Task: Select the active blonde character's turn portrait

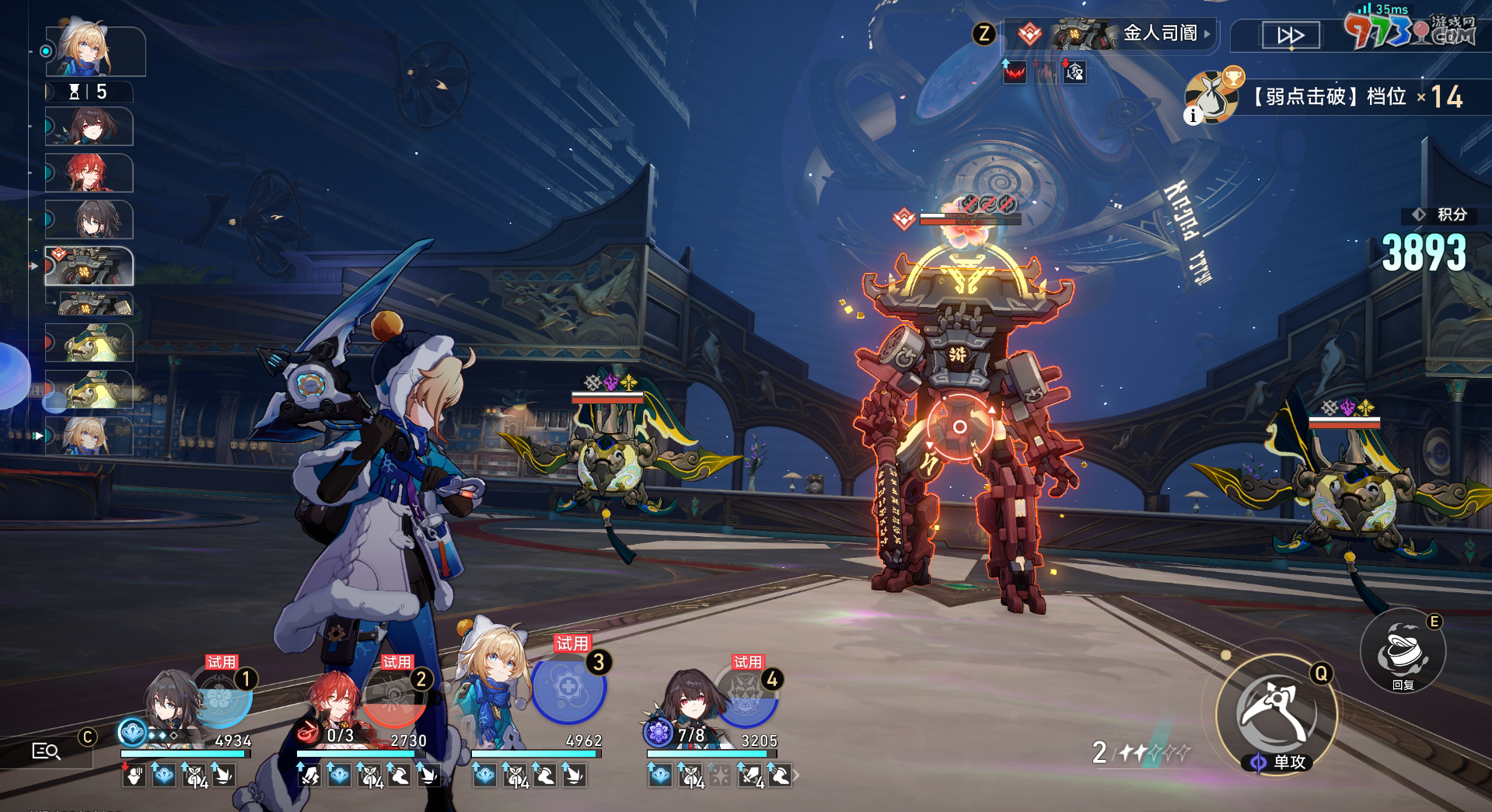Action: pos(96,51)
